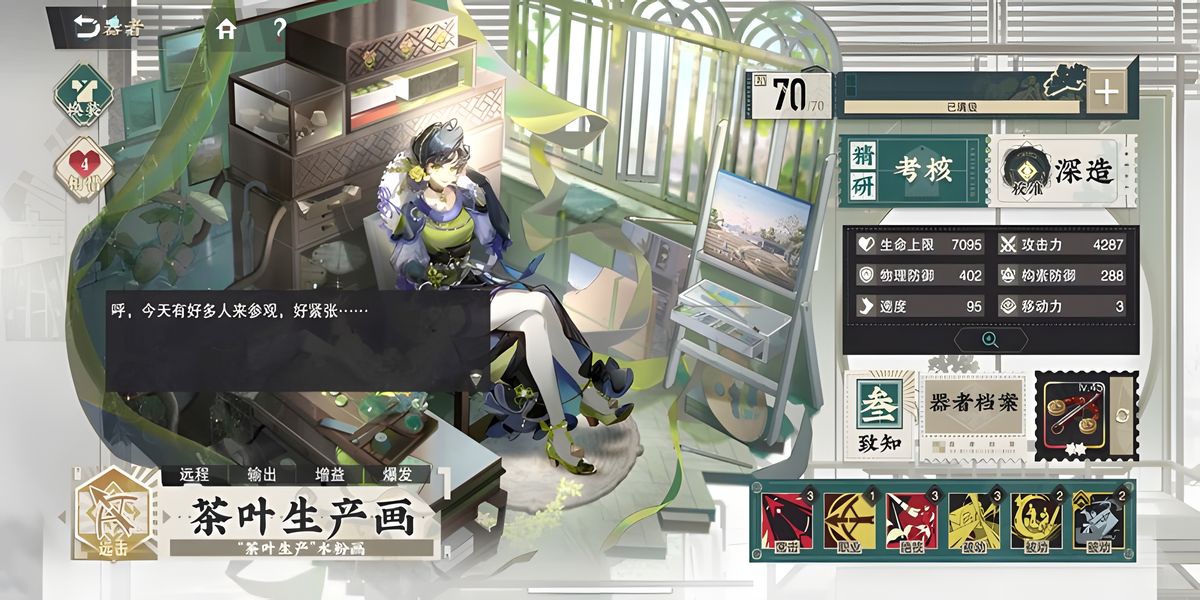The image size is (1200, 600).
Task: Click the 远击 class emblem
Action: tap(114, 512)
